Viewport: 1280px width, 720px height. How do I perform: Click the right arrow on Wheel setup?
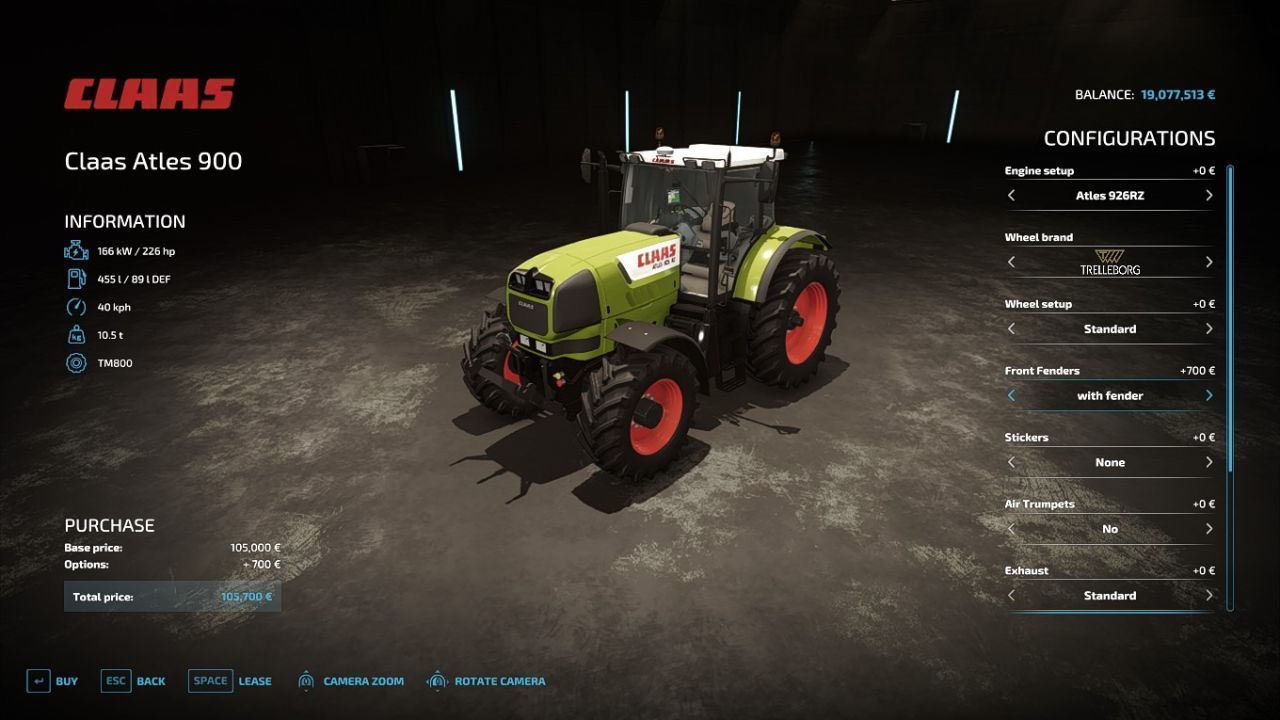pyautogui.click(x=1208, y=328)
